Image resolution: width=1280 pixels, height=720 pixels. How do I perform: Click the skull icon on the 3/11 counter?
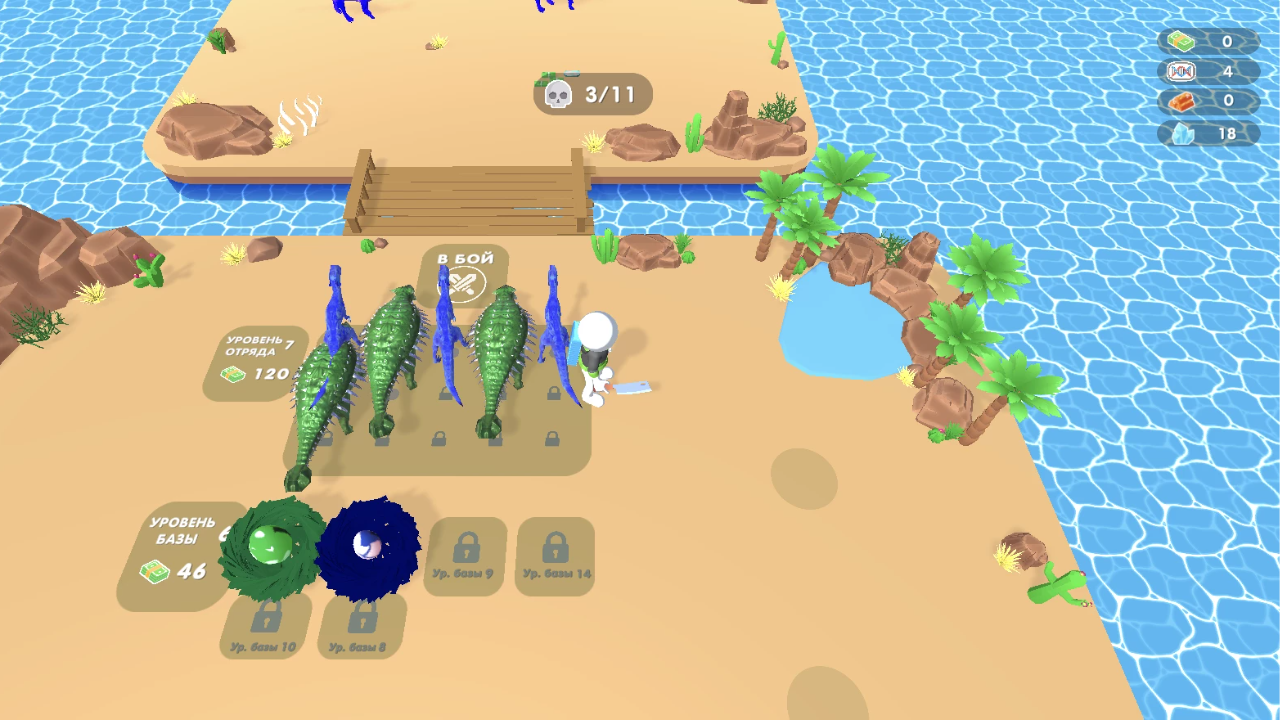pos(559,93)
